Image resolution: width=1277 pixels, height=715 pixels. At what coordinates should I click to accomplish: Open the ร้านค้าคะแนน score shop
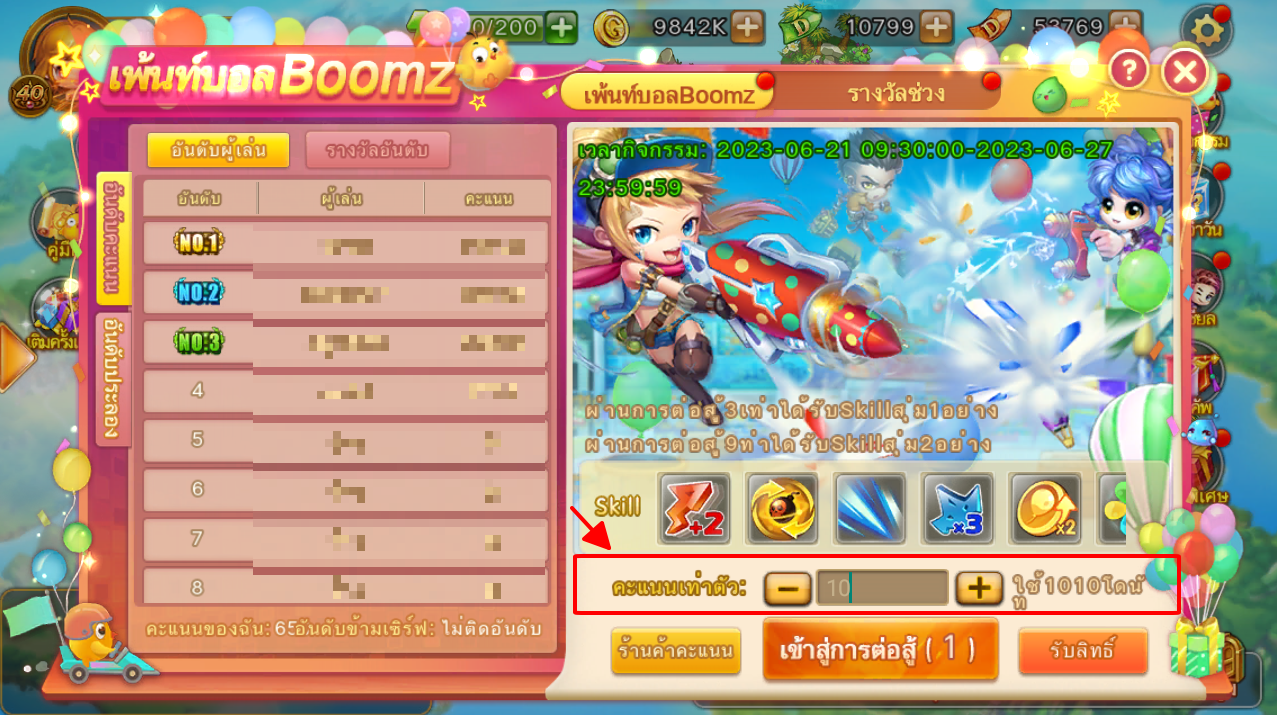pyautogui.click(x=675, y=651)
